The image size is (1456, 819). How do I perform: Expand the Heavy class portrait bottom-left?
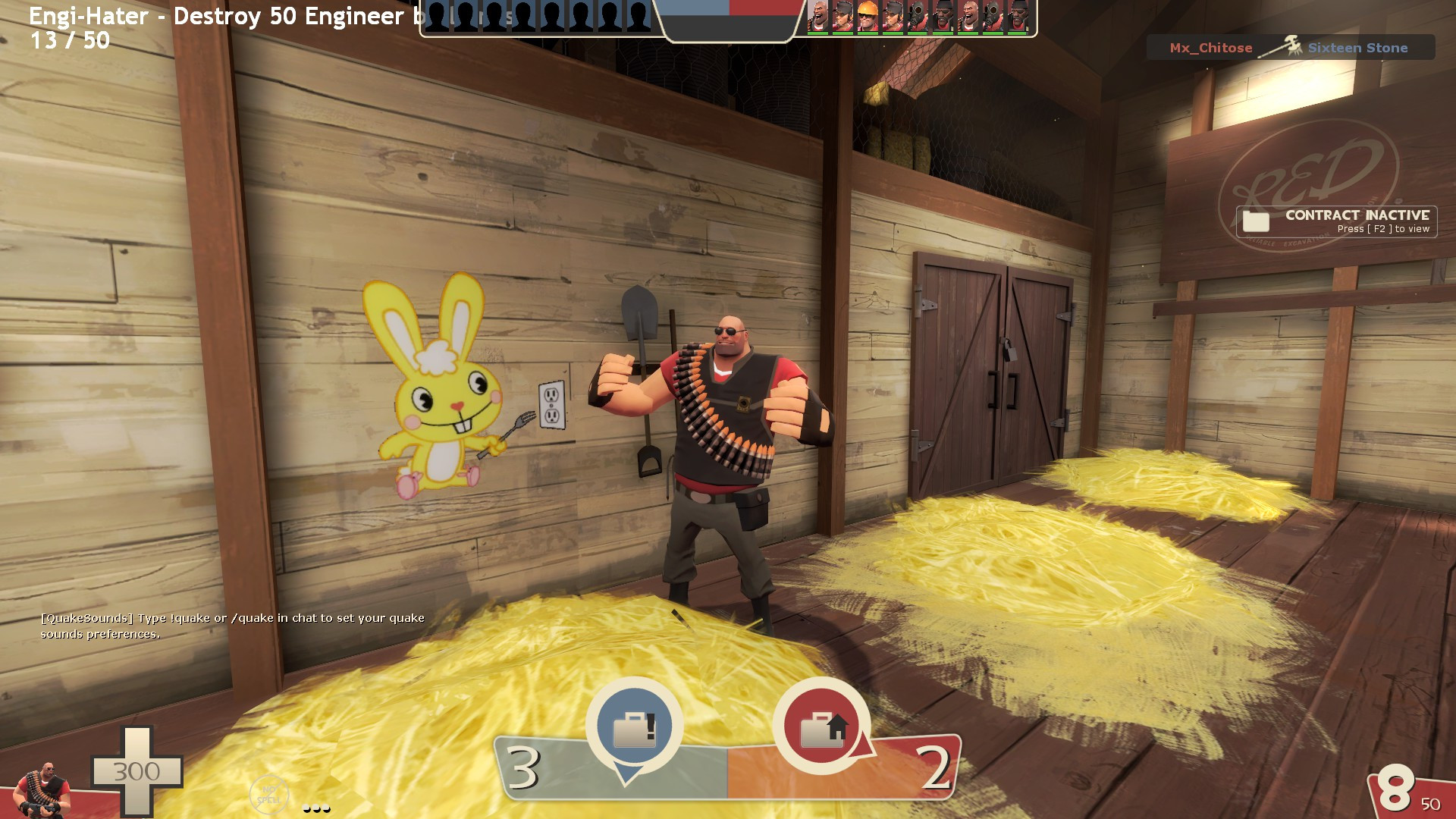coord(42,789)
